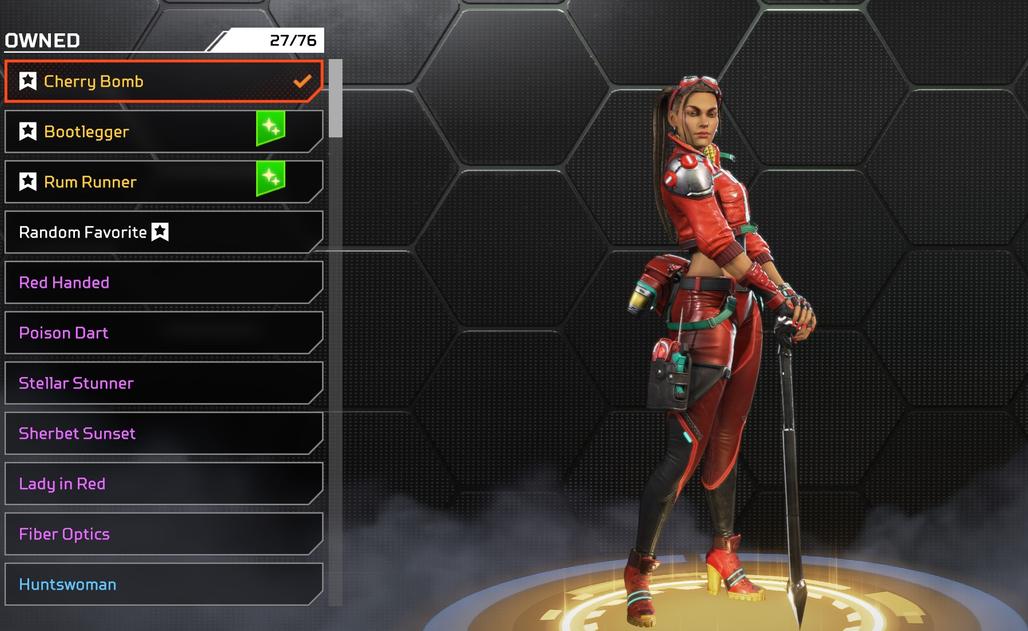Toggle the favorite star on Cherry Bomb
The image size is (1028, 631).
(x=28, y=82)
